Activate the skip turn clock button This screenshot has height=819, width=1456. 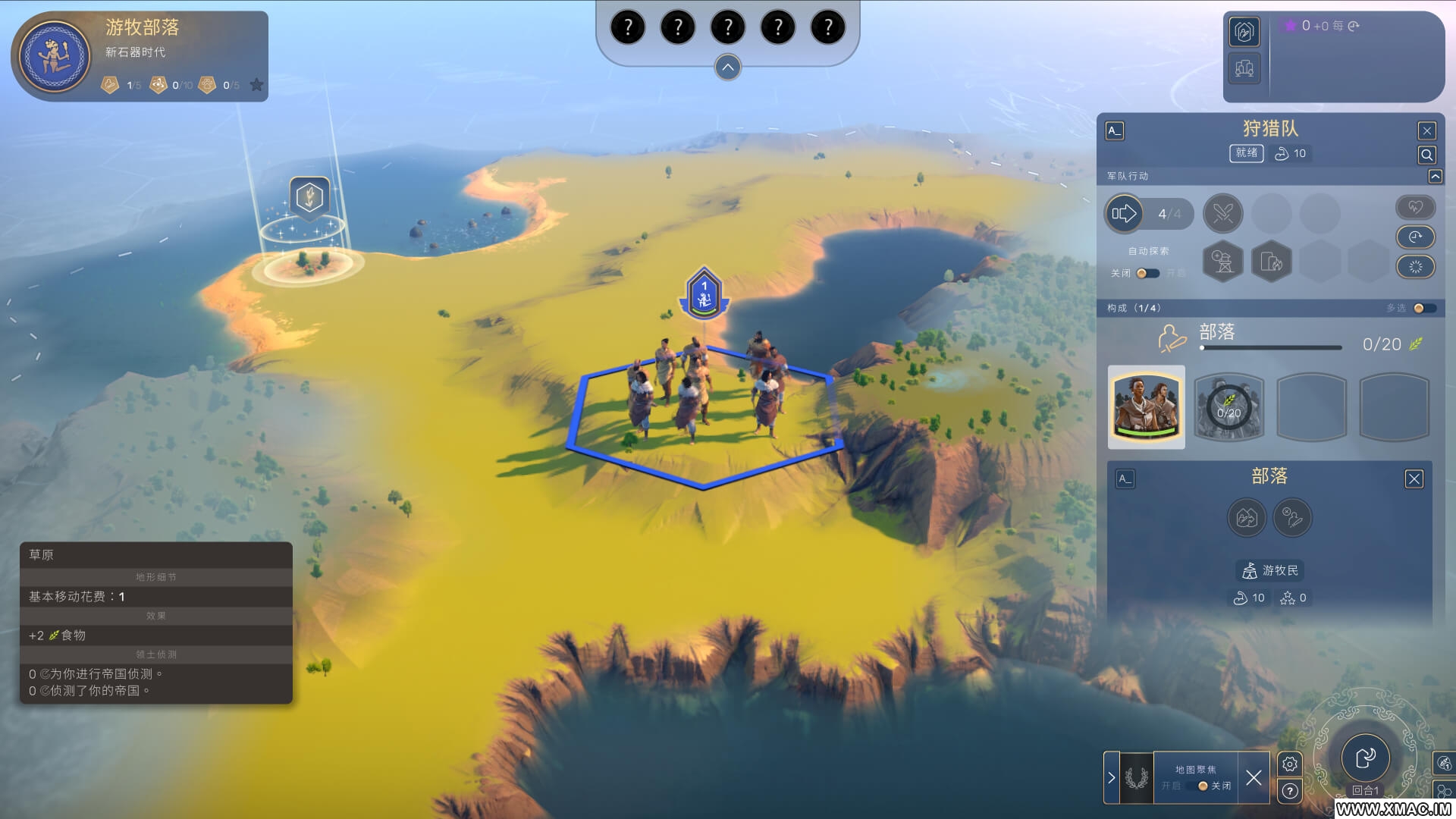(1415, 237)
